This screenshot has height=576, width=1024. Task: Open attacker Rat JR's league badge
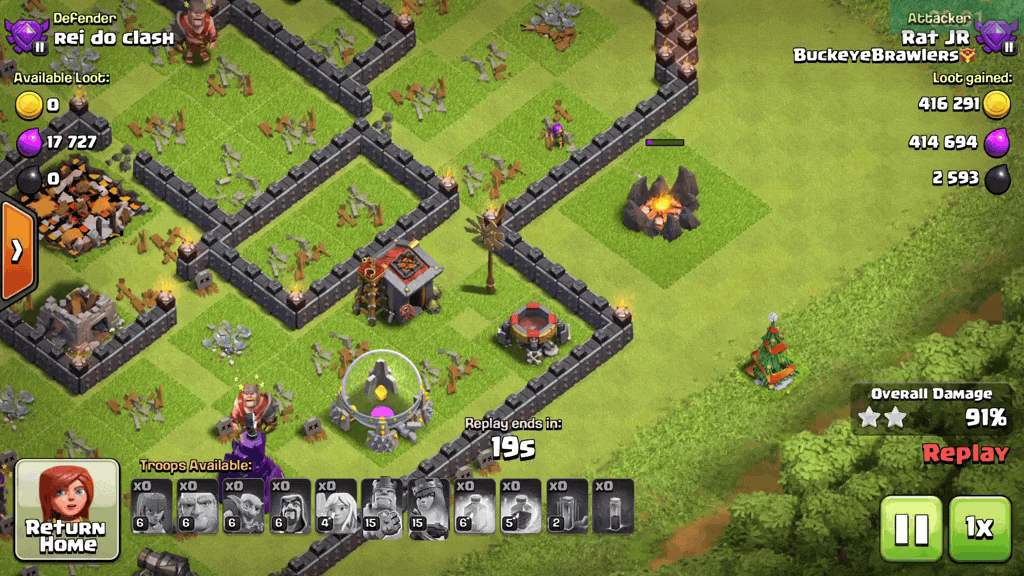pyautogui.click(x=996, y=36)
